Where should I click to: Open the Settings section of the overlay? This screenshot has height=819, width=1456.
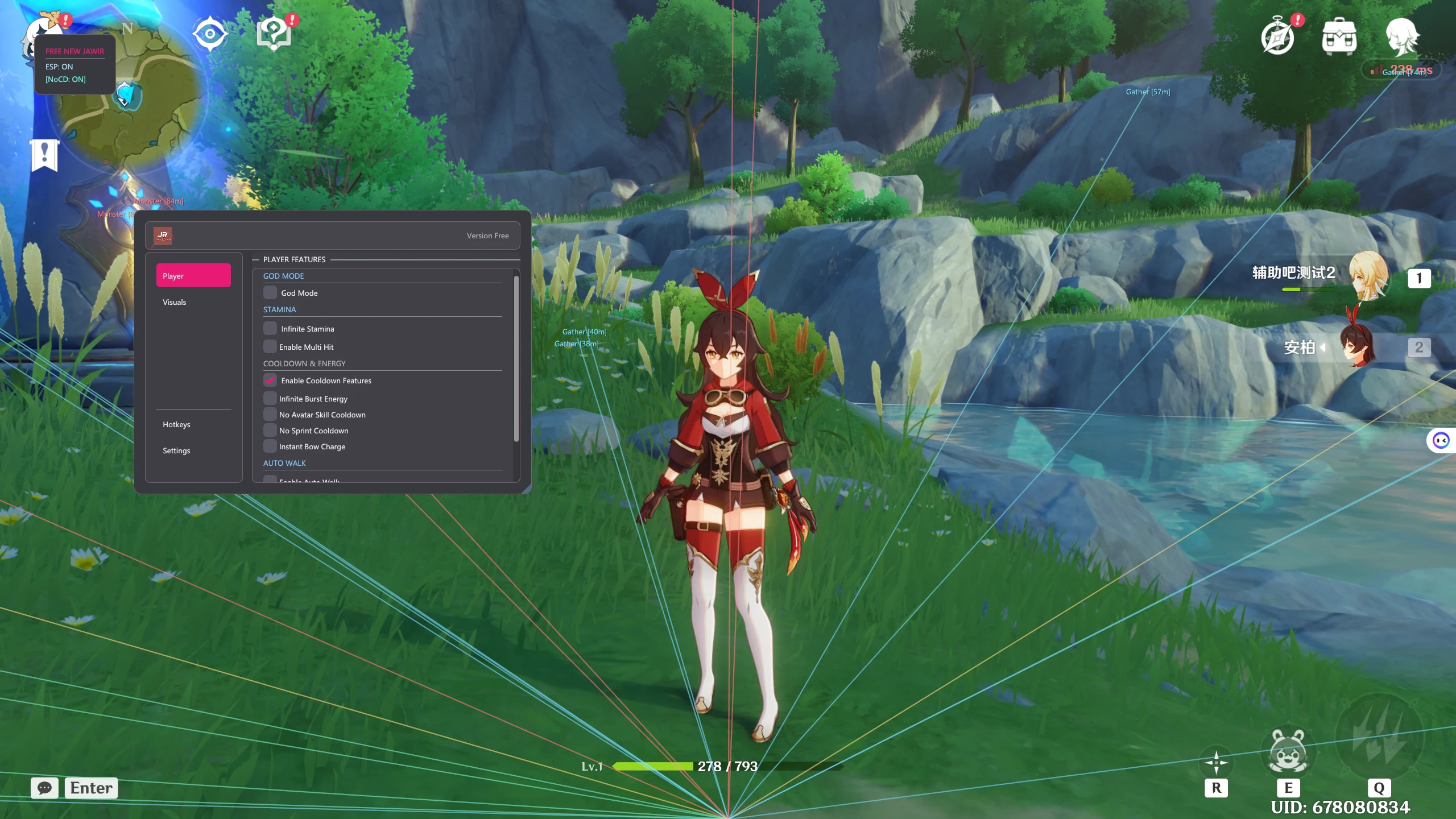click(x=176, y=450)
